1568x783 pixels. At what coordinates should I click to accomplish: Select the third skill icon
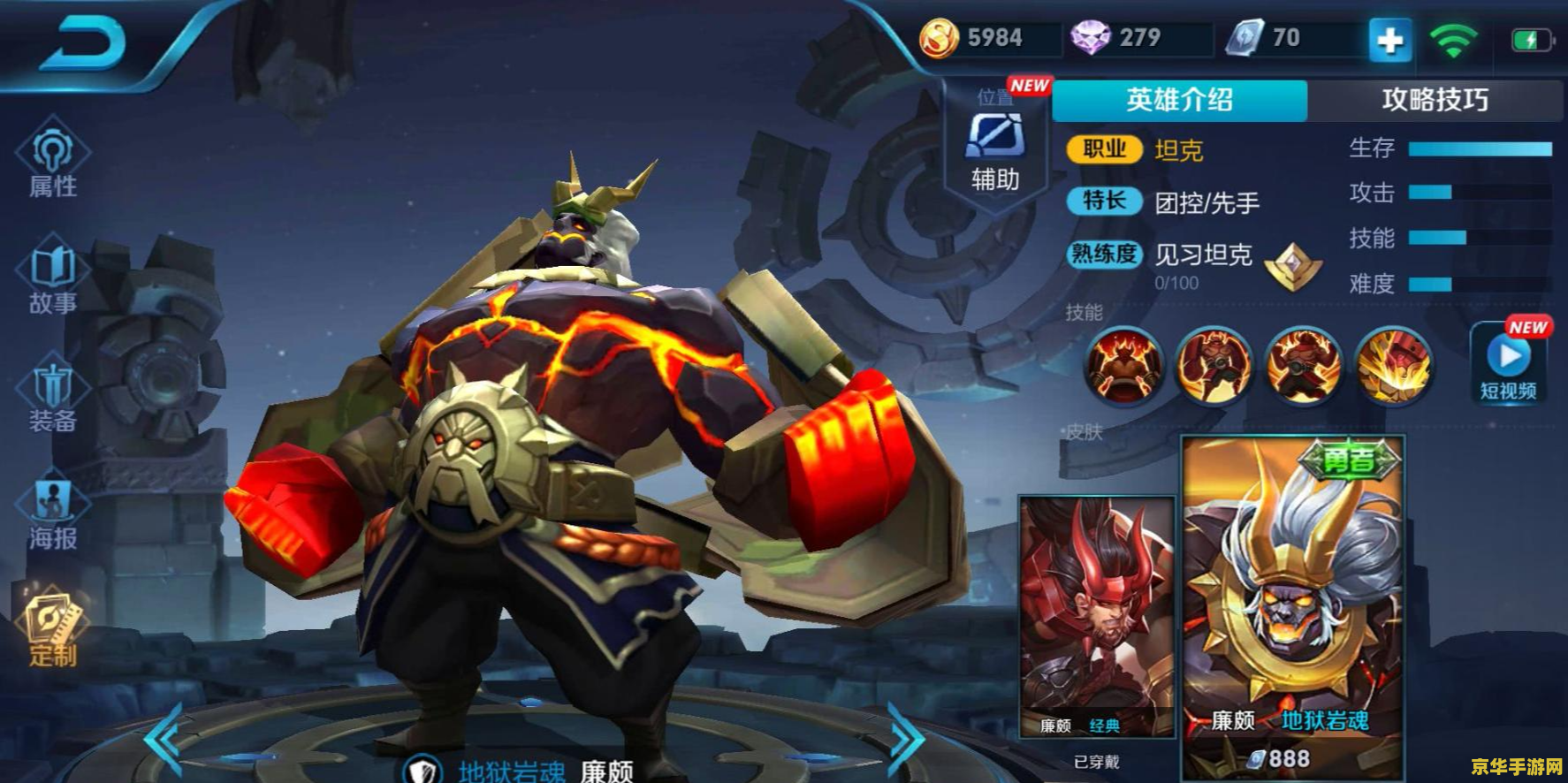[x=1303, y=364]
